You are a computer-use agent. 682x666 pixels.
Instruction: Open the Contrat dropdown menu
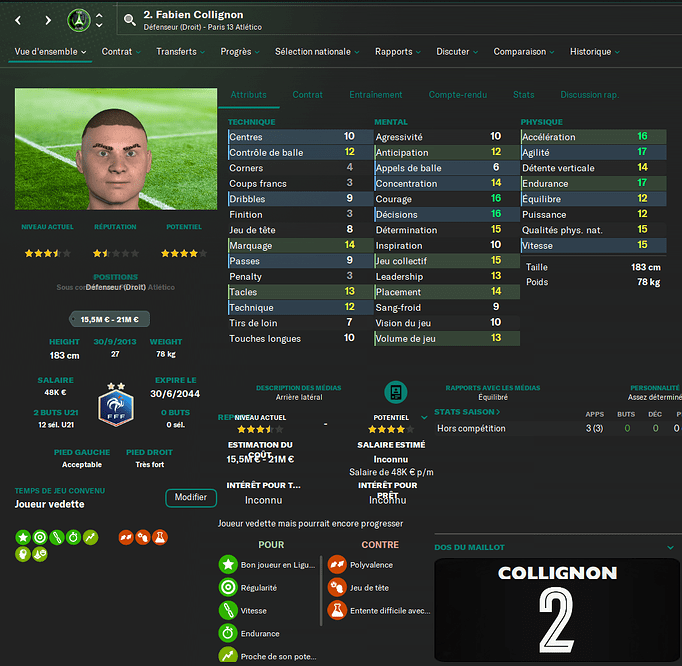click(122, 52)
